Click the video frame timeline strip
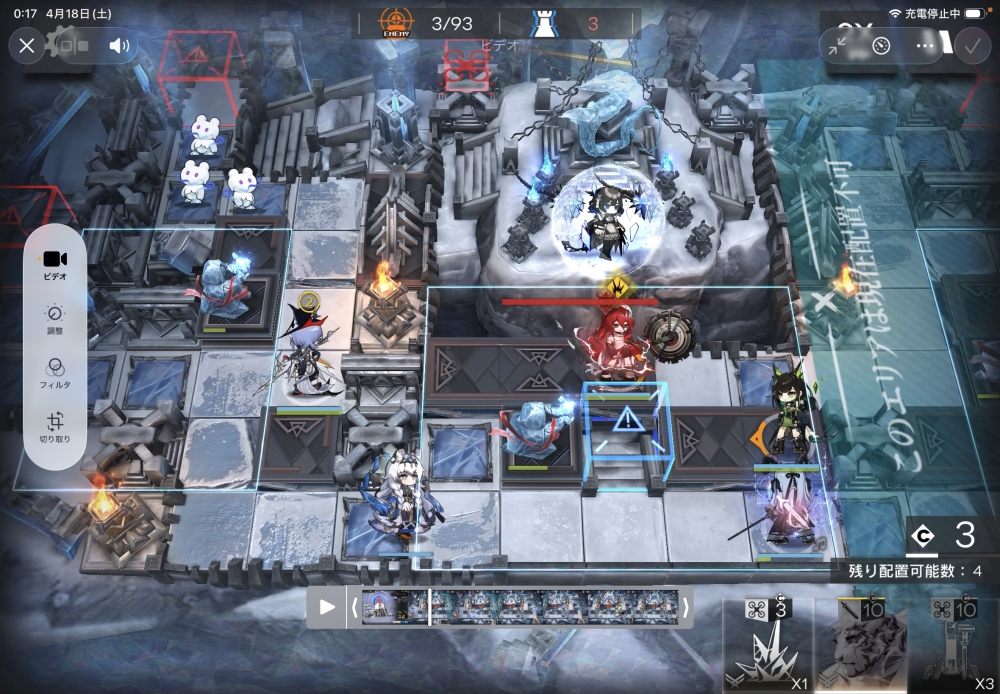The height and width of the screenshot is (694, 1000). point(520,607)
